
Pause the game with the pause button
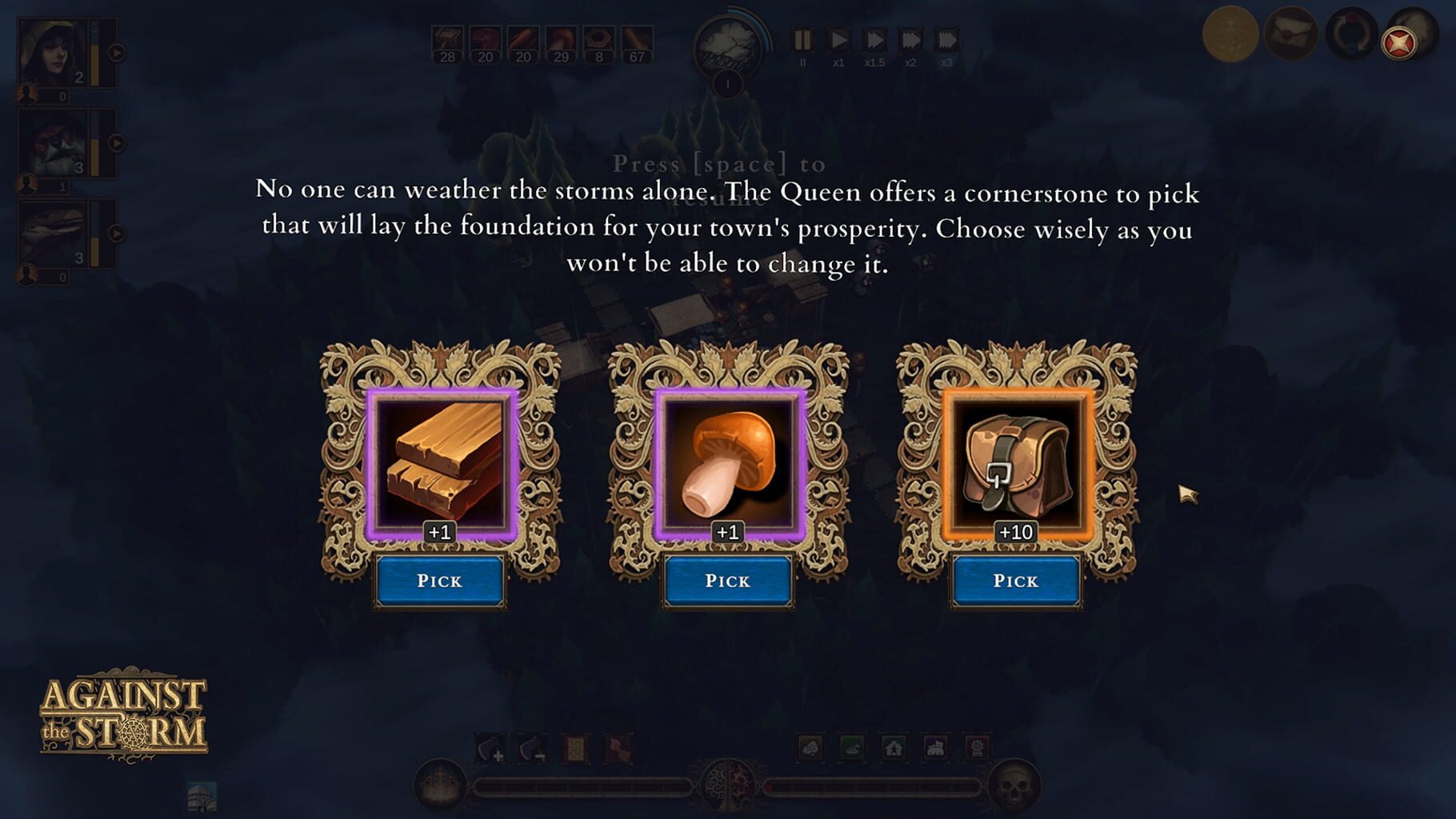tap(803, 38)
